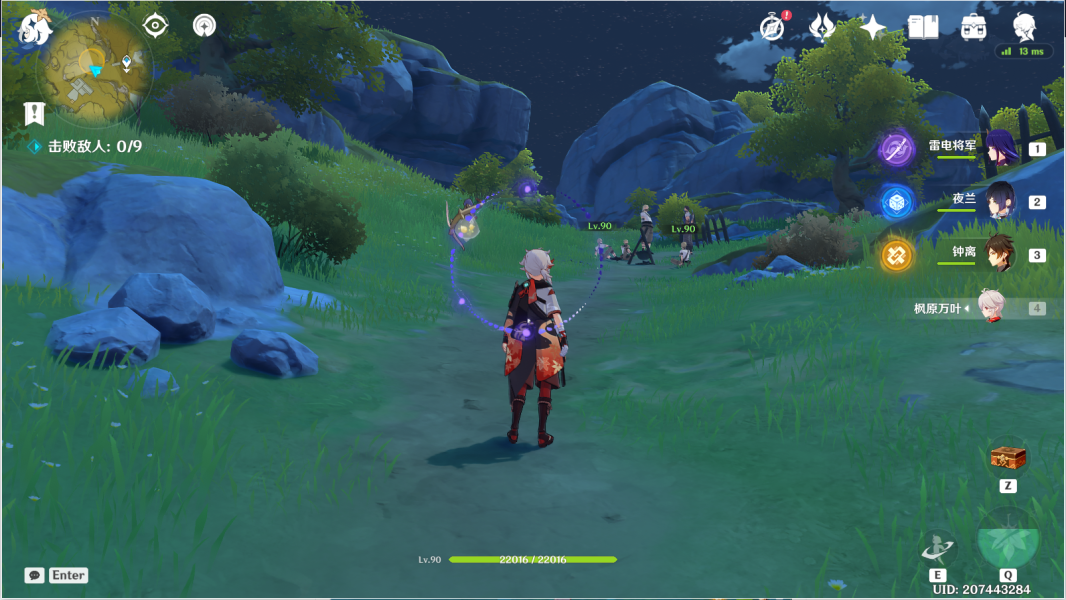
Task: Switch to party member 夜兰
Action: [1001, 202]
